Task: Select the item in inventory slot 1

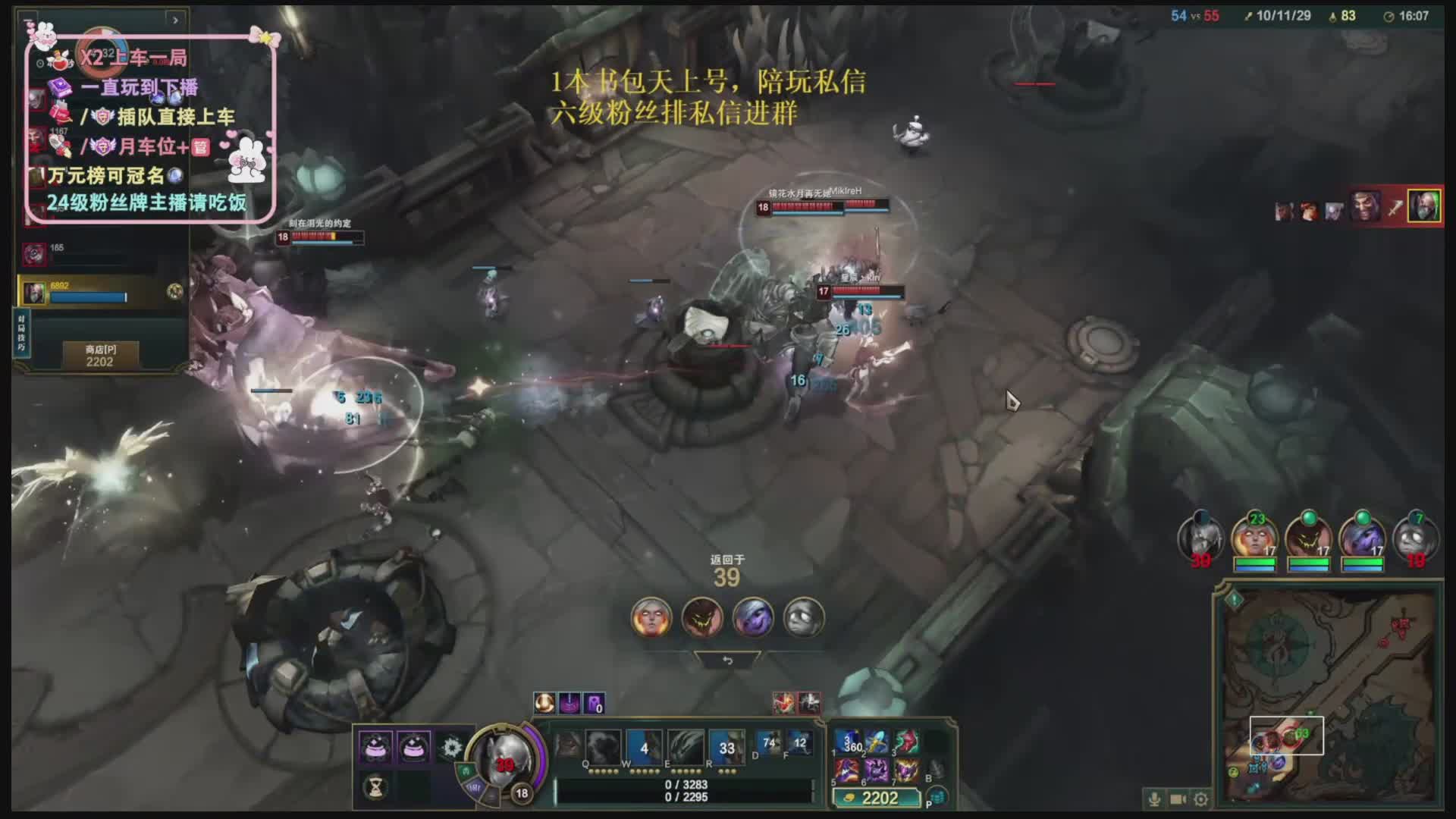Action: [847, 742]
